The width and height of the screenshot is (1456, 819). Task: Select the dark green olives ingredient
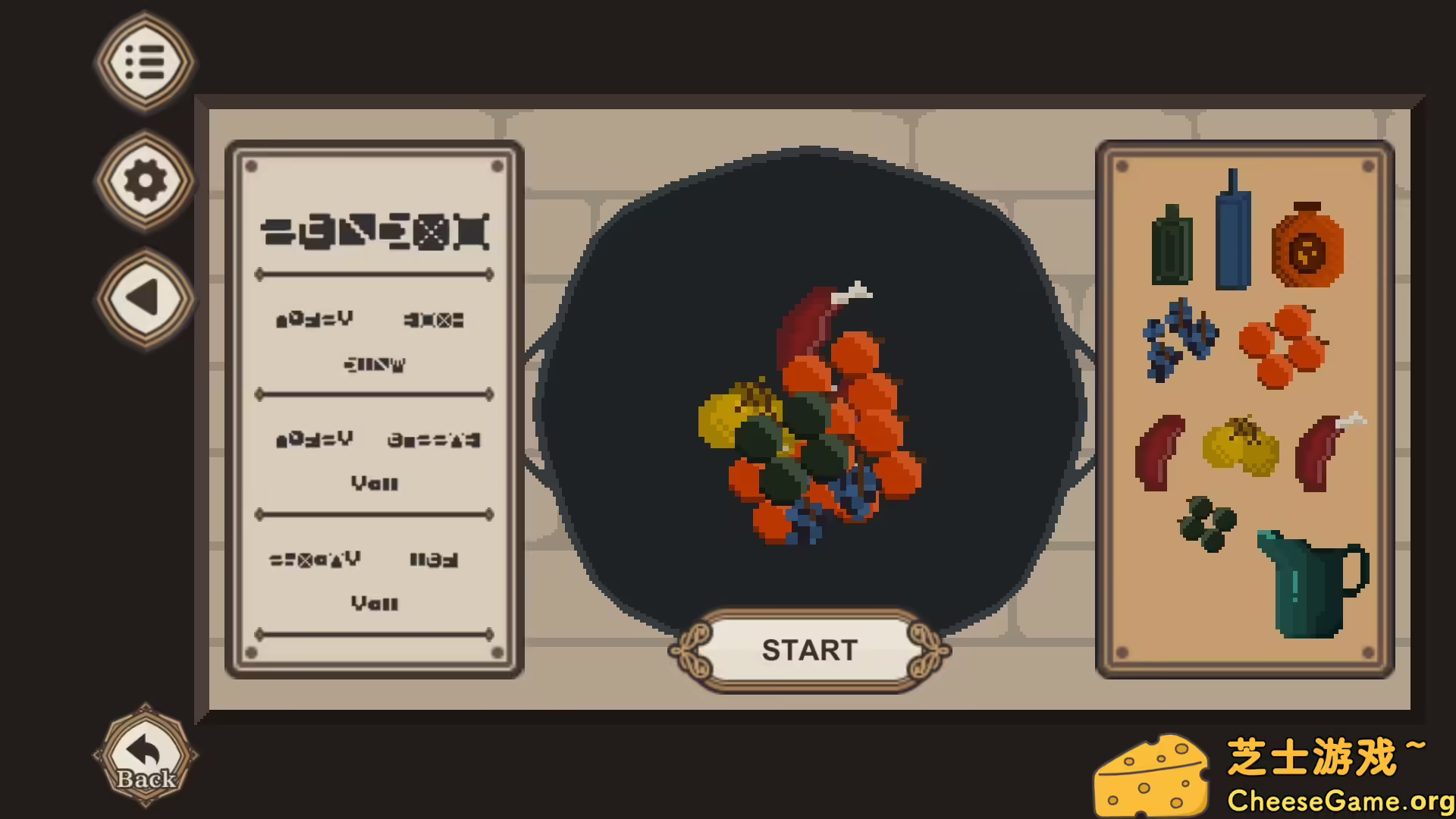[x=1207, y=523]
